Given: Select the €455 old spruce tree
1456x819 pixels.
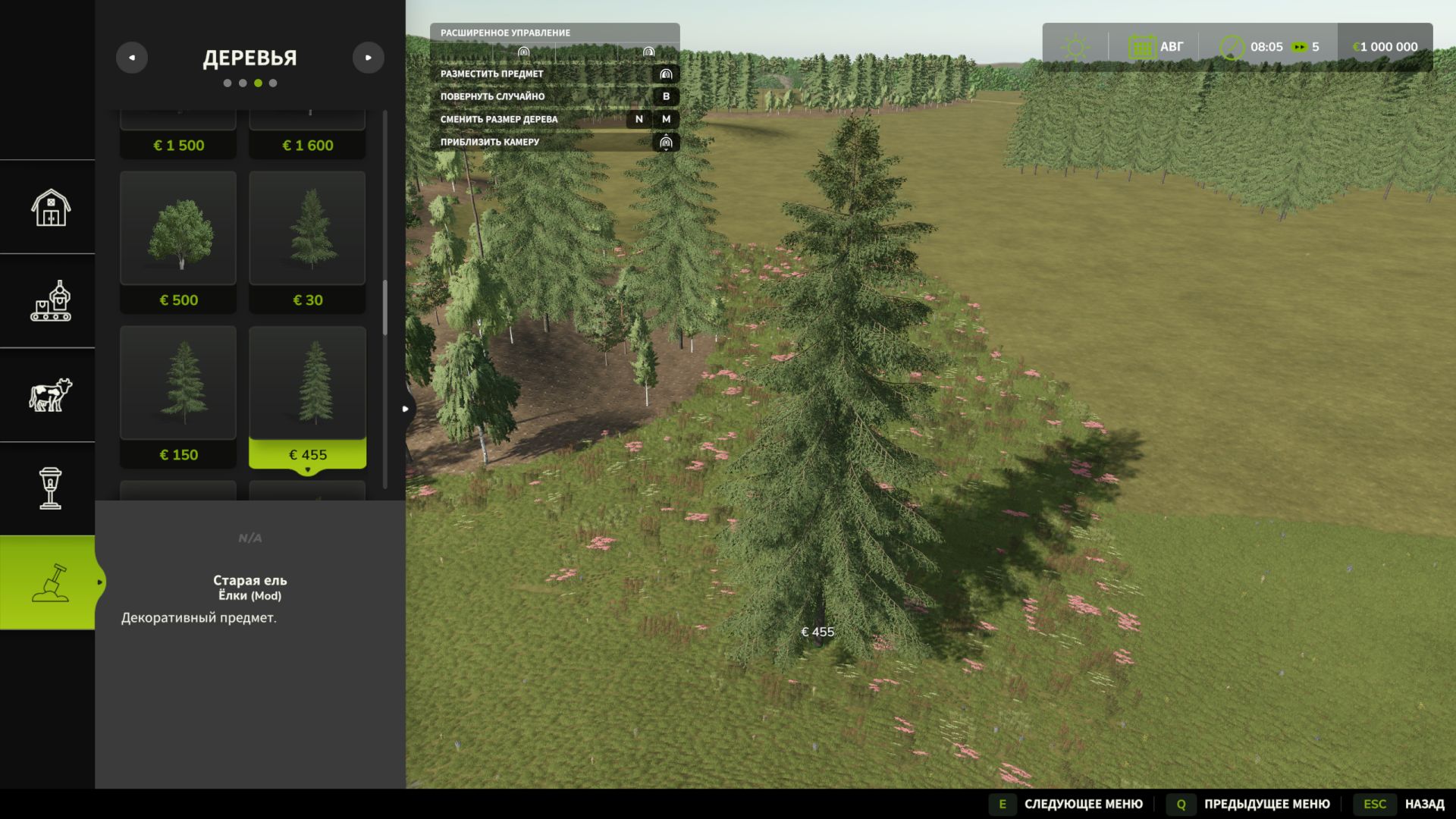Looking at the screenshot, I should click(307, 396).
